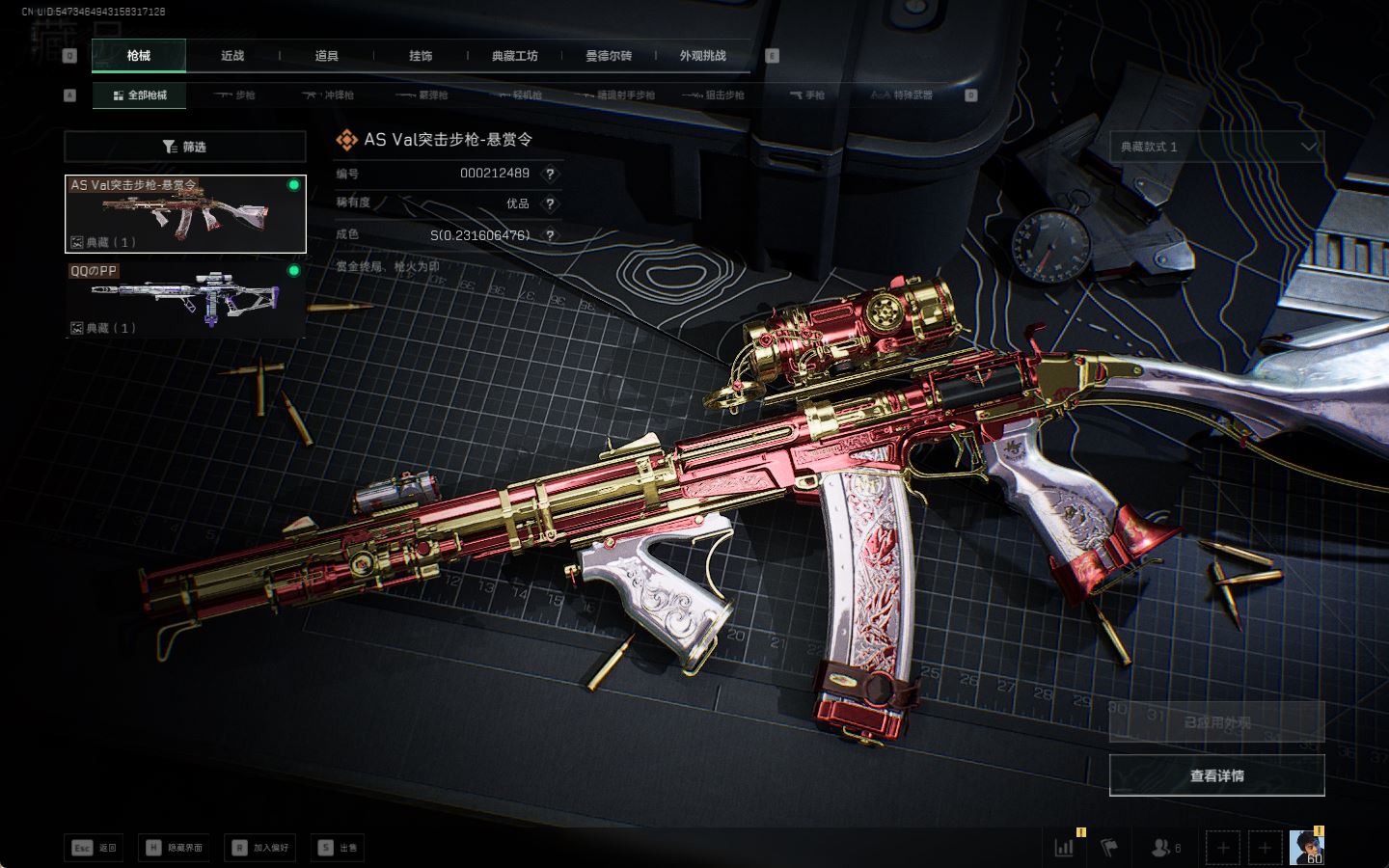Click 出售 to sell the skin
Viewport: 1389px width, 868px height.
[x=338, y=848]
